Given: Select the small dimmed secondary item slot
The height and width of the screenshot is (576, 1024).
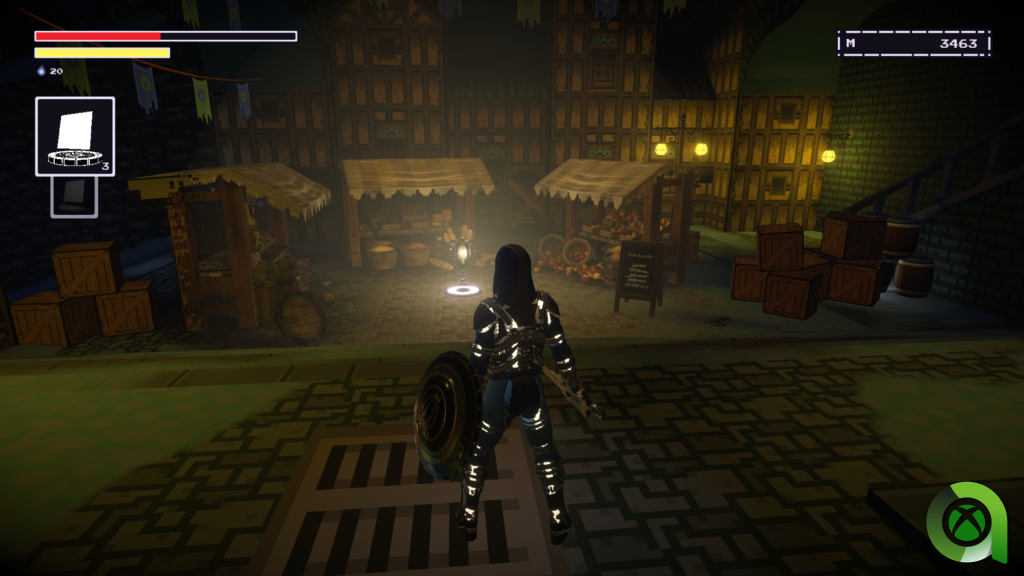Looking at the screenshot, I should click(x=74, y=196).
